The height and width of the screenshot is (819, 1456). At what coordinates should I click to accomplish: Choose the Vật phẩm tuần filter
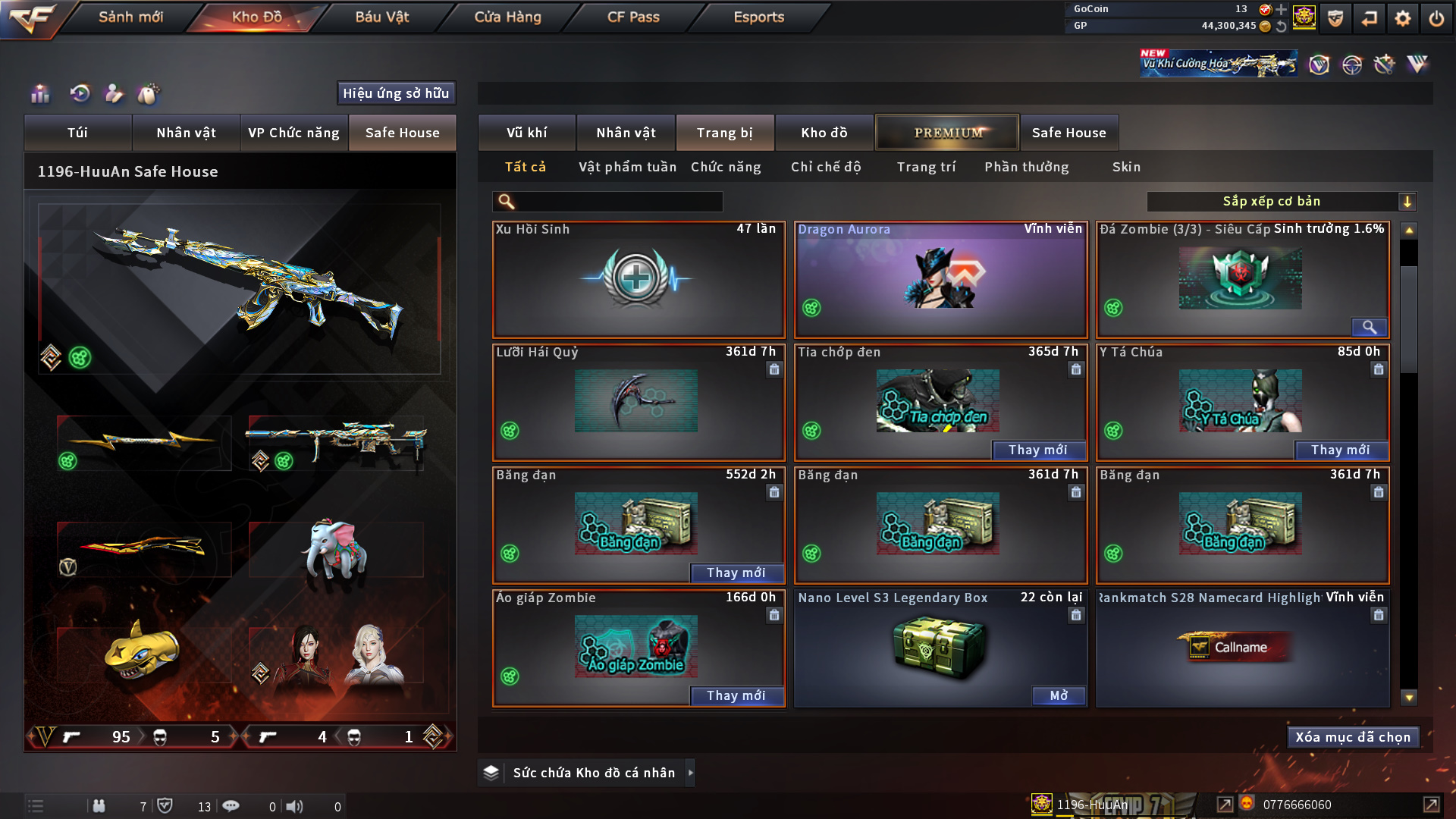627,167
